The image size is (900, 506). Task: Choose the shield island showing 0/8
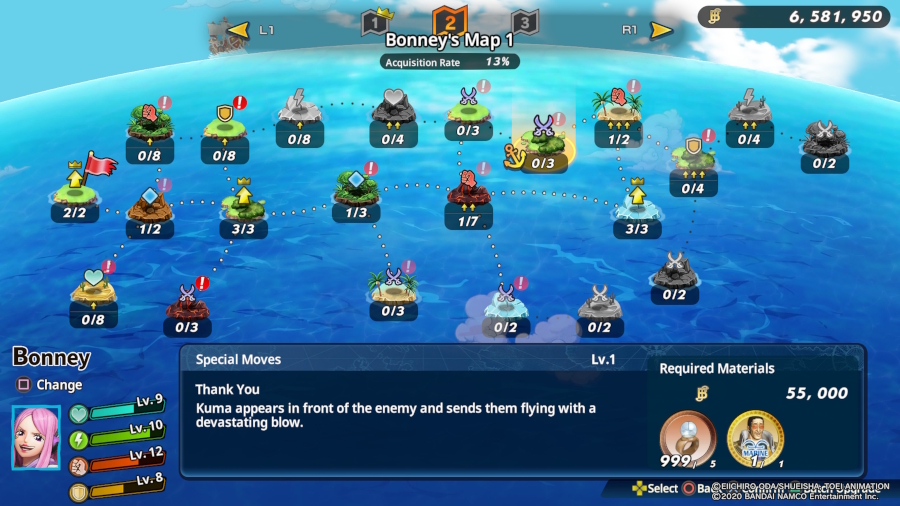pos(225,127)
